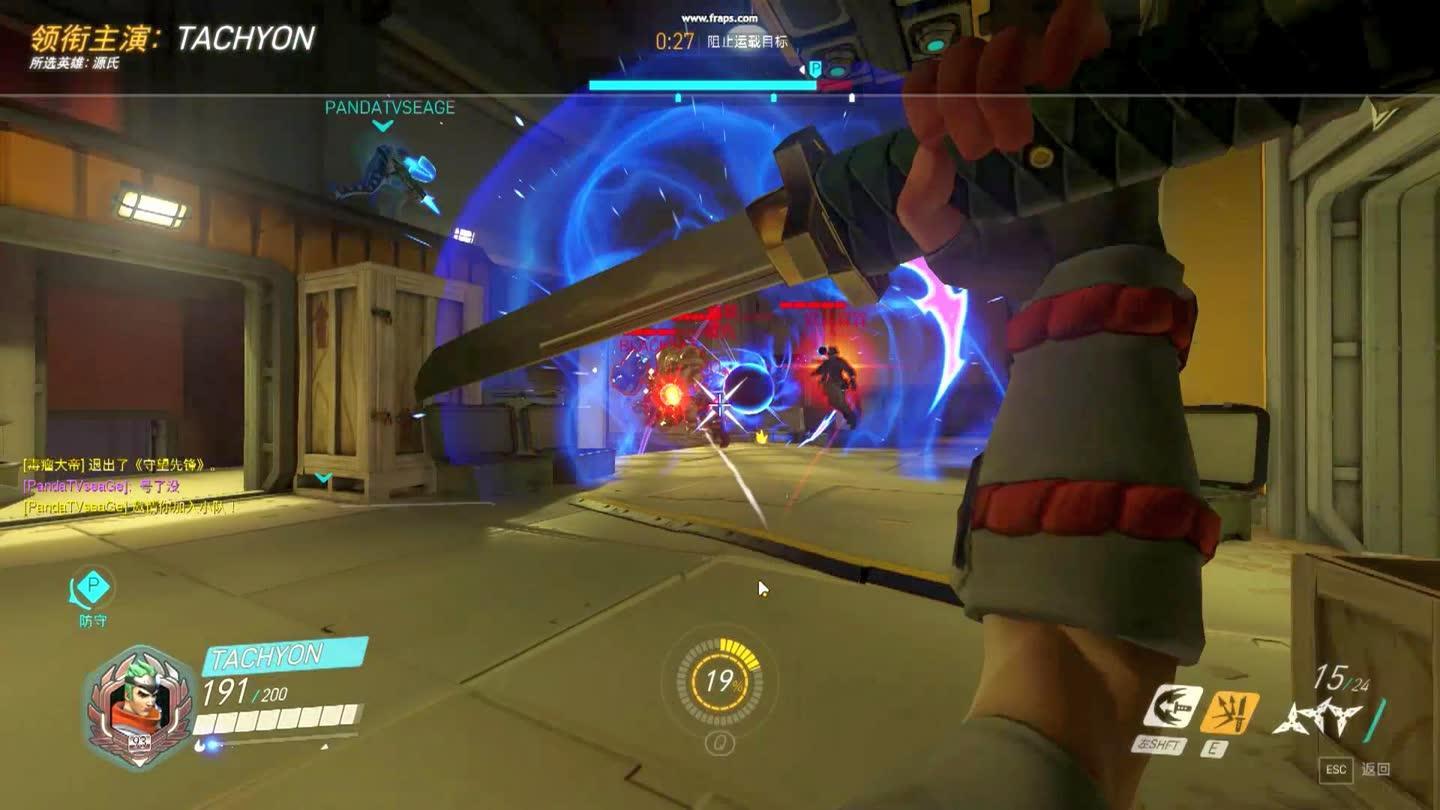This screenshot has height=810, width=1440.
Task: Click the ultimate charge meter at 19%
Action: 719,682
